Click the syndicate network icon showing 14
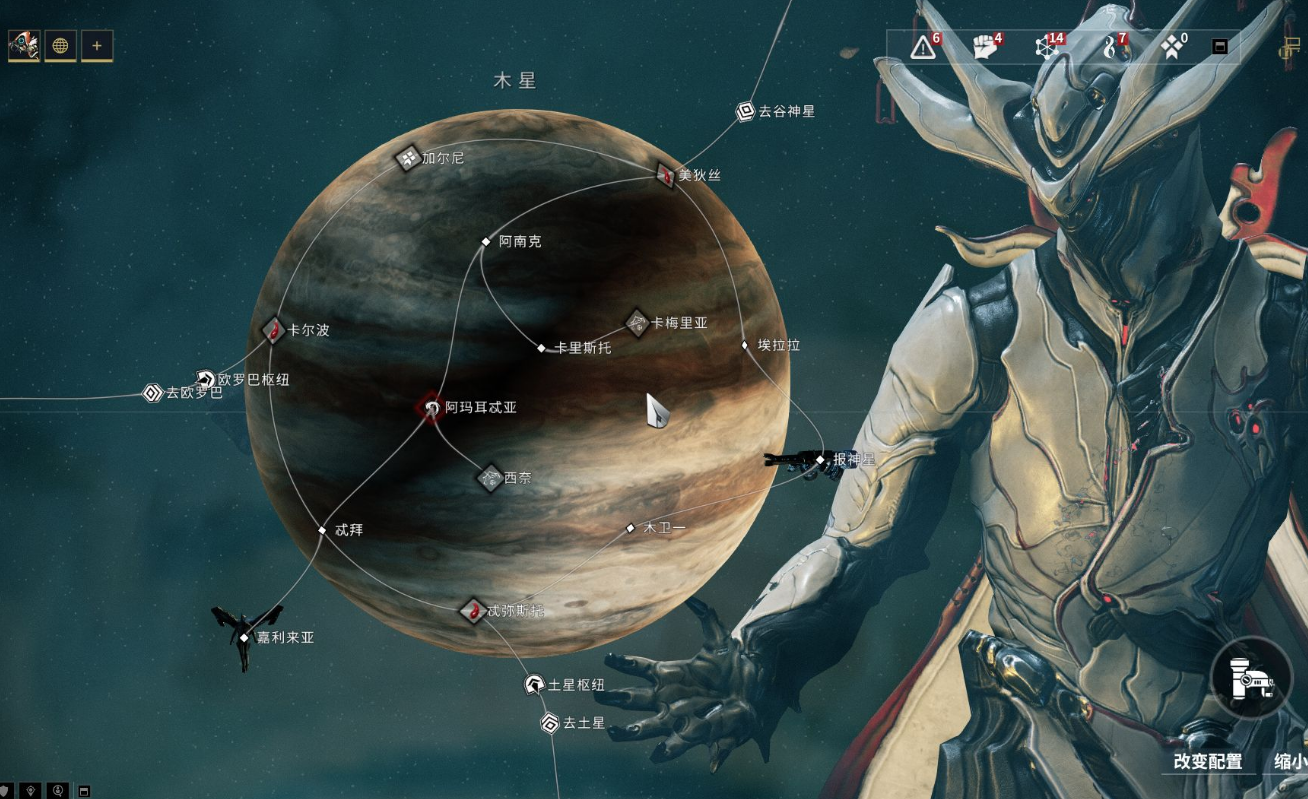The image size is (1308, 799). 1046,46
